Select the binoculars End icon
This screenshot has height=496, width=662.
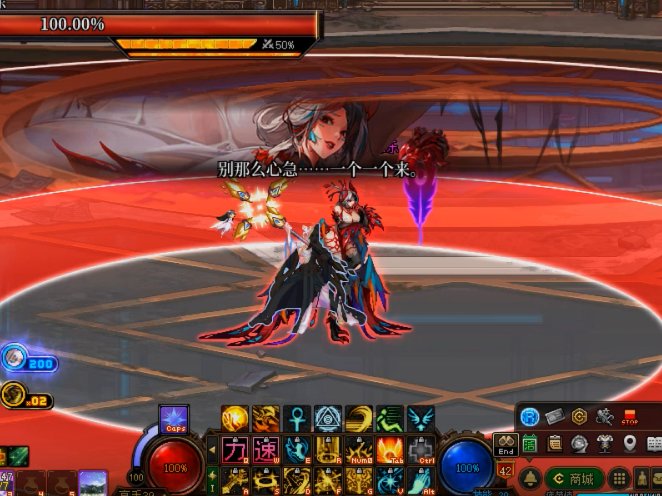pyautogui.click(x=505, y=445)
